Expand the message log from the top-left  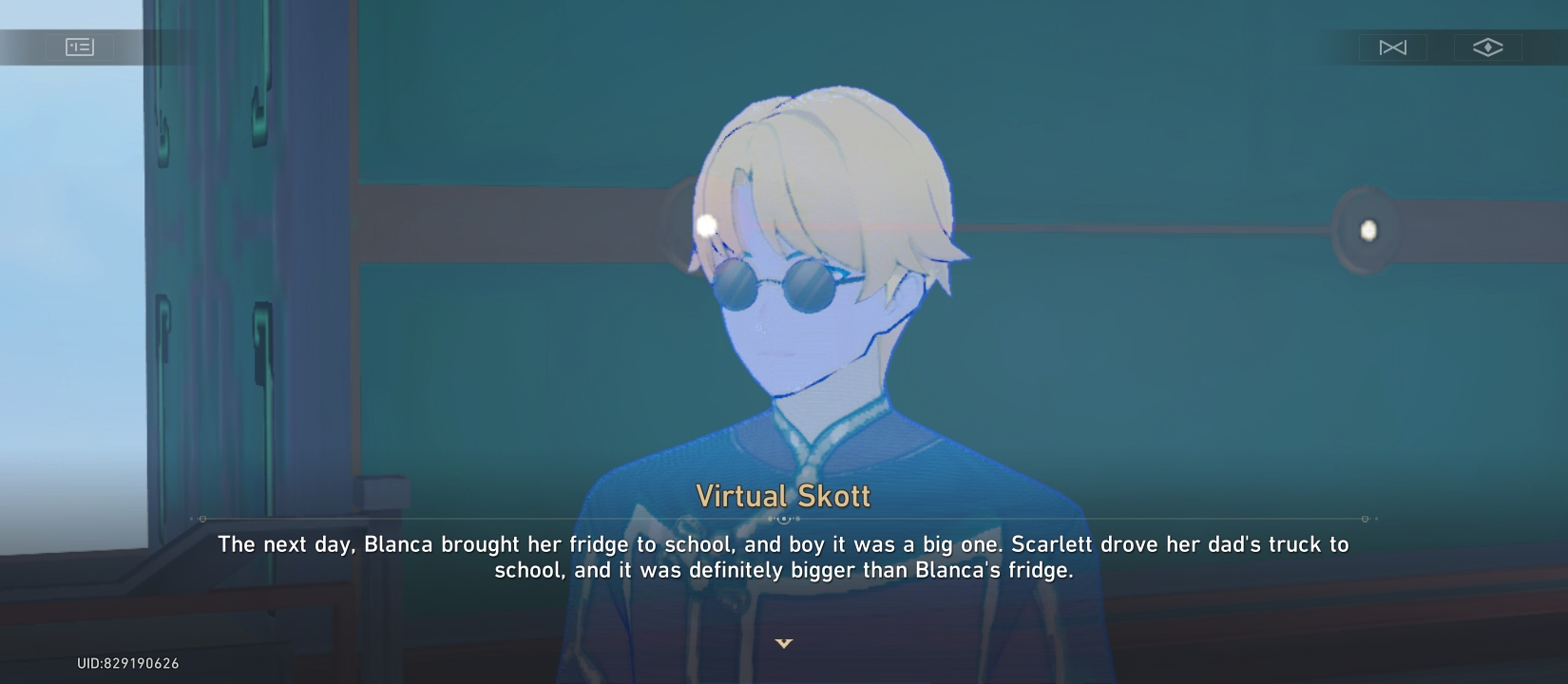point(80,47)
